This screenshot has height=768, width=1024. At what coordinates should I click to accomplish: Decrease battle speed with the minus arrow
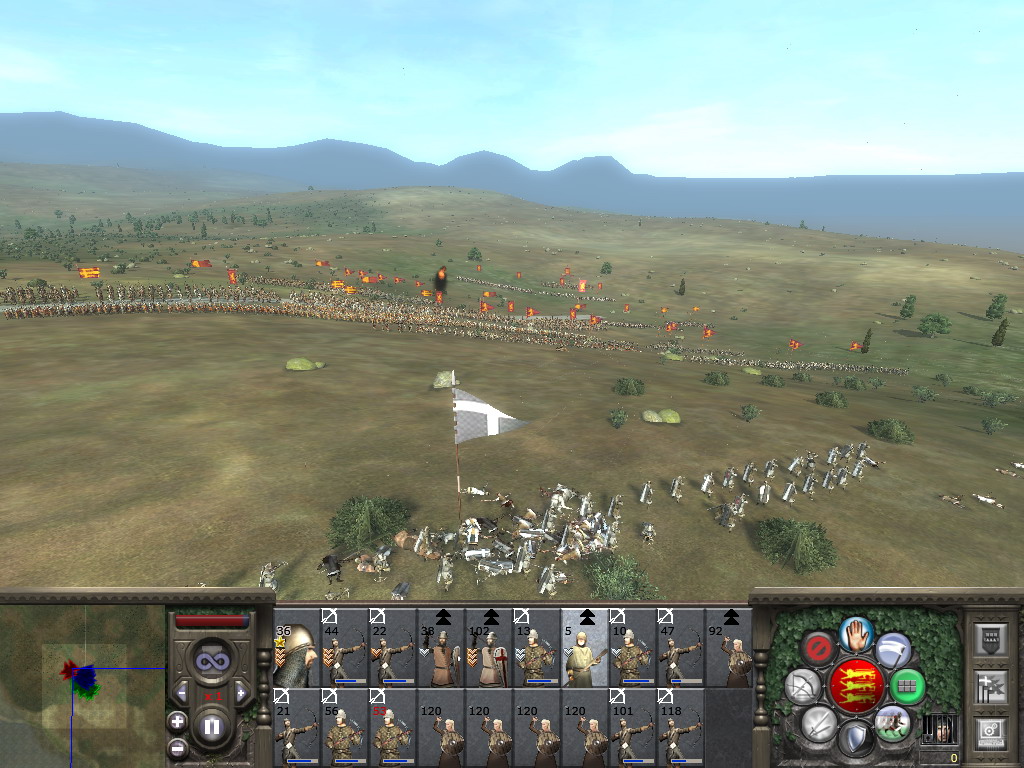[183, 693]
